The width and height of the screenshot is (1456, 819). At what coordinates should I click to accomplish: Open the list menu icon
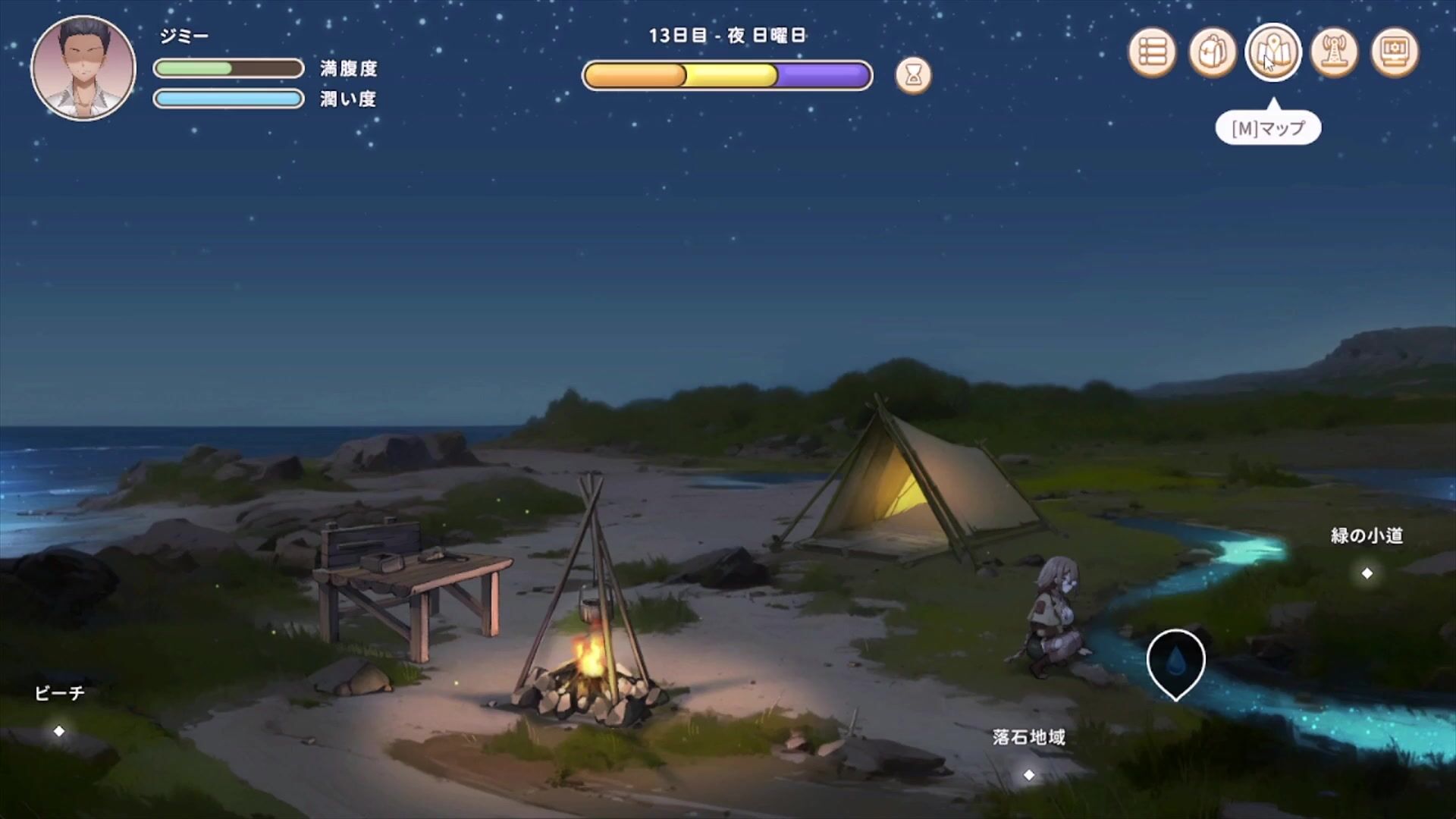[x=1152, y=52]
